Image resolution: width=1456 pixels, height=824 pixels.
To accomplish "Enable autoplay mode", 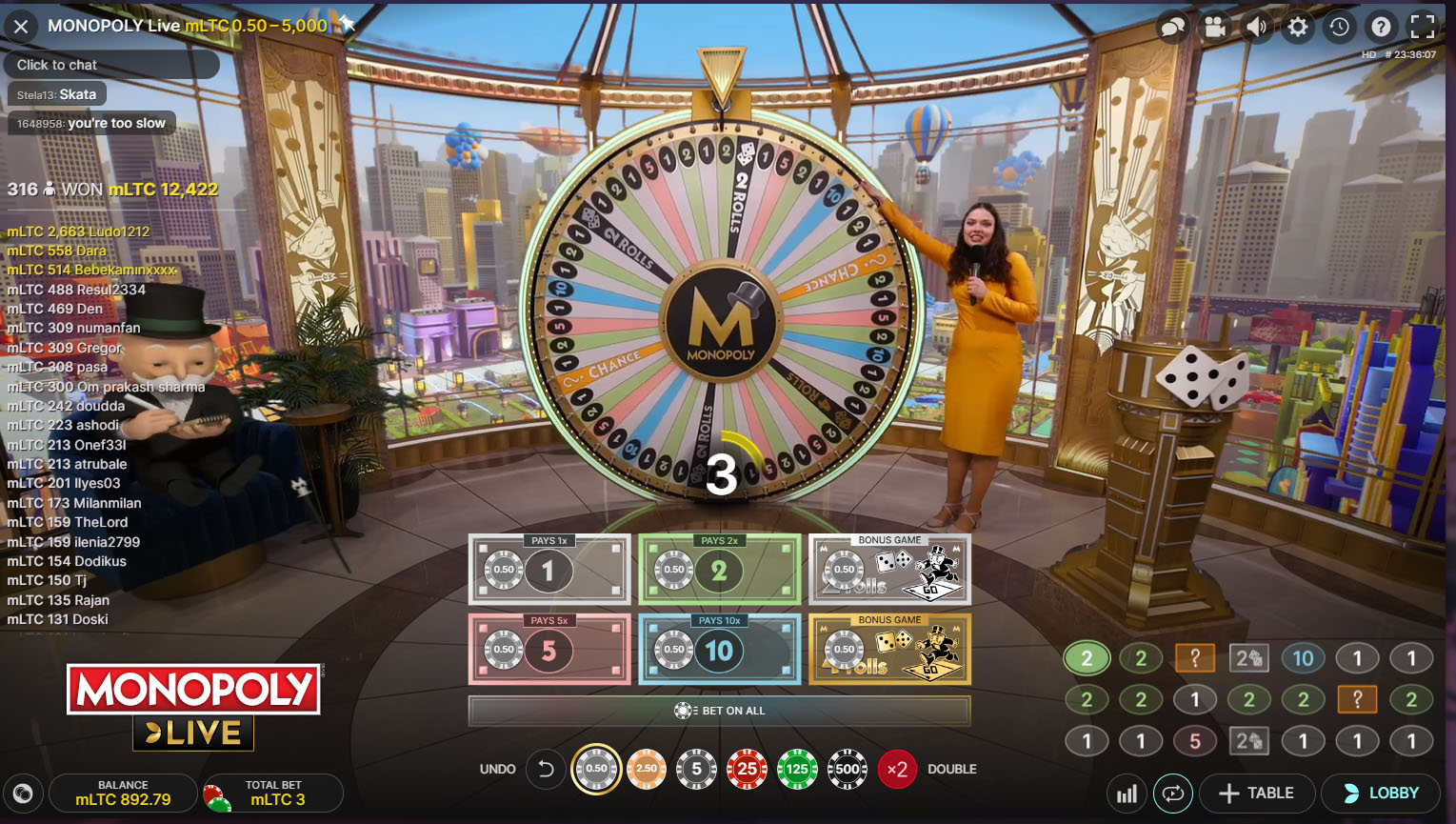I will pos(1173,793).
